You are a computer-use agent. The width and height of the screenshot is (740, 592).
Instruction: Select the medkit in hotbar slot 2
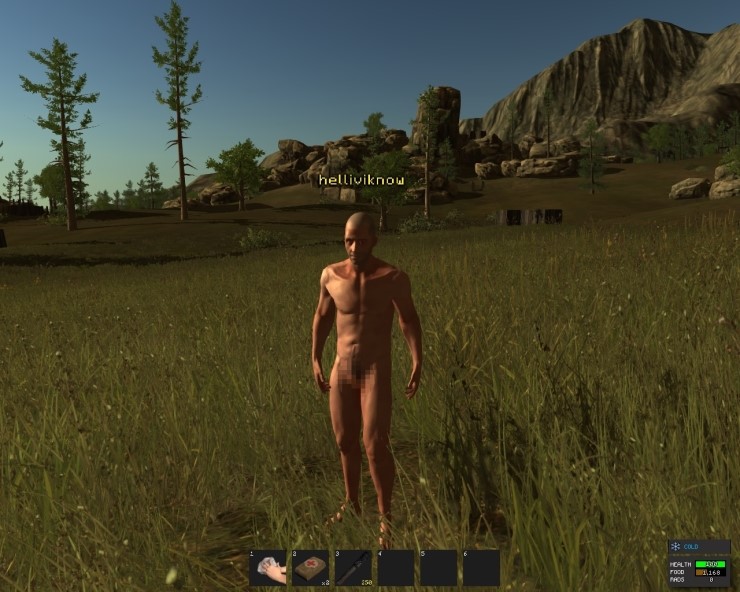pyautogui.click(x=311, y=567)
